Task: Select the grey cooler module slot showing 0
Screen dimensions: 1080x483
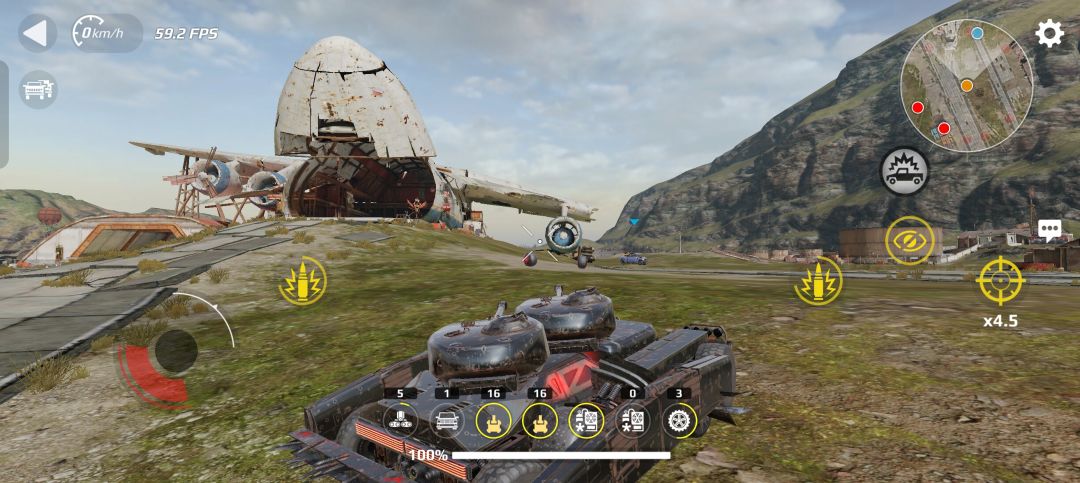Action: [632, 420]
